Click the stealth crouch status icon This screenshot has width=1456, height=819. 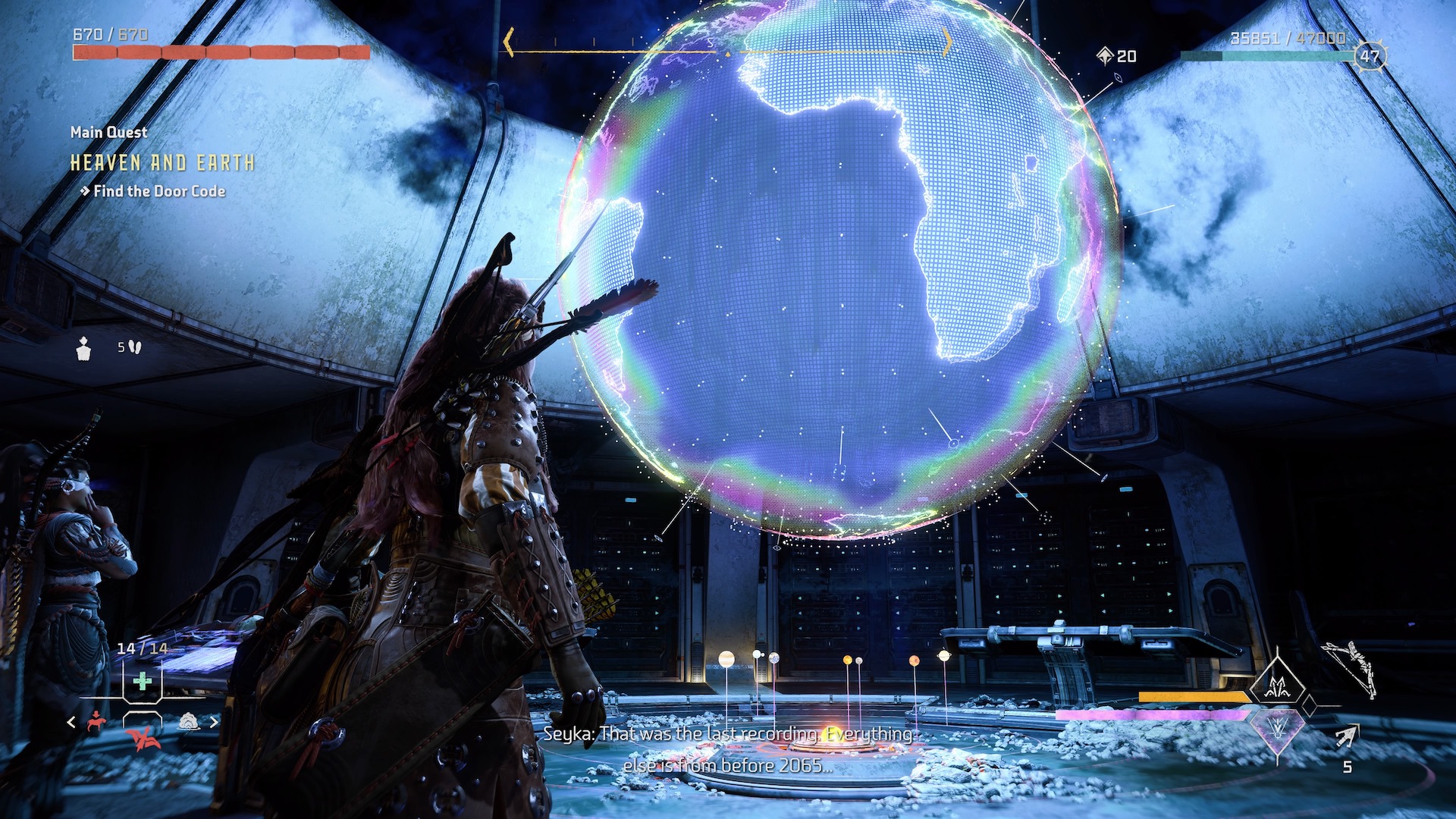click(84, 348)
